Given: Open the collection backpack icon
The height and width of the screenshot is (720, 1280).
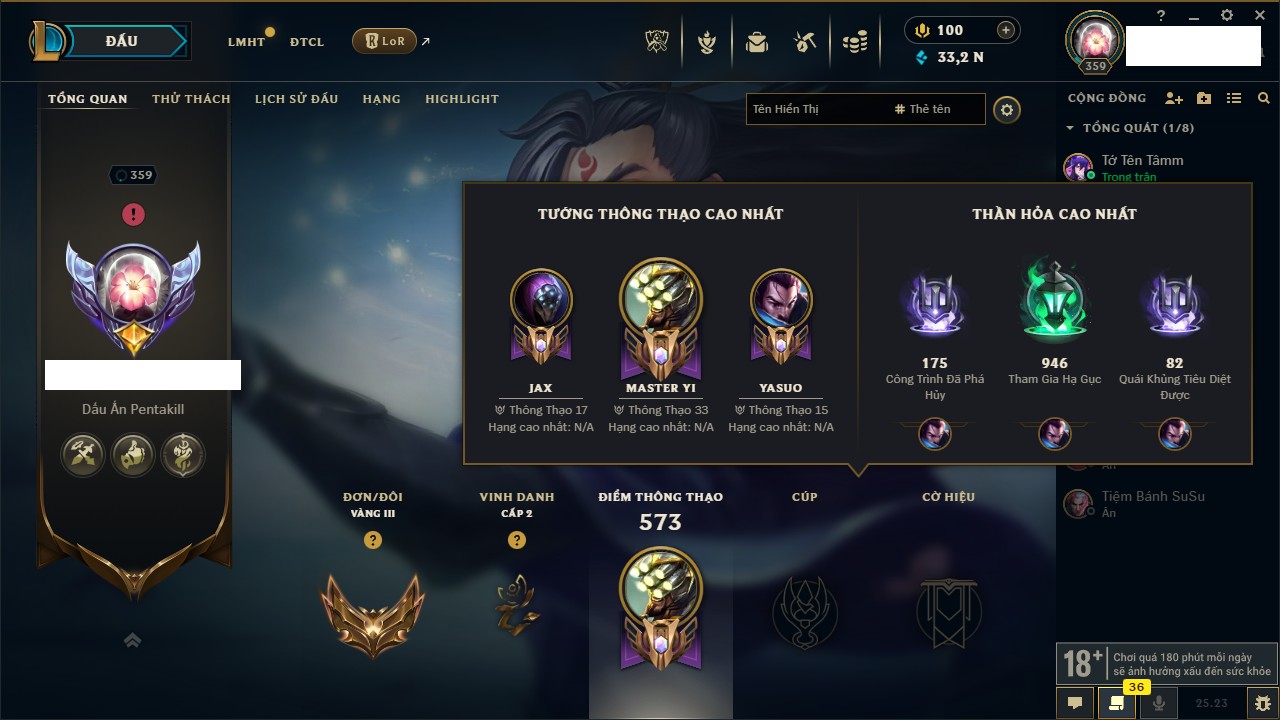Looking at the screenshot, I should tap(757, 42).
